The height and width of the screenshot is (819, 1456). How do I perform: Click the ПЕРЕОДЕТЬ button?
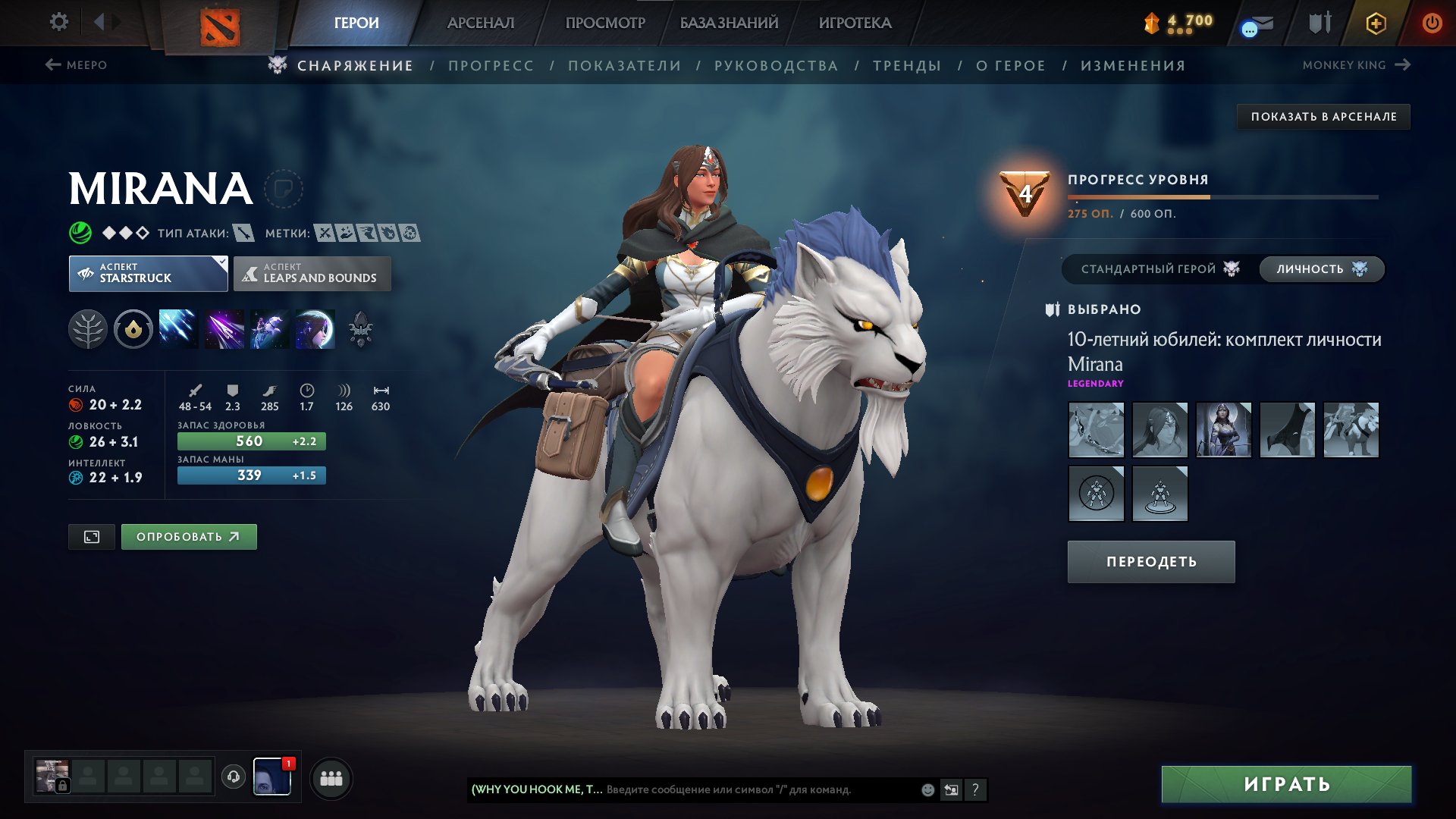[1150, 561]
